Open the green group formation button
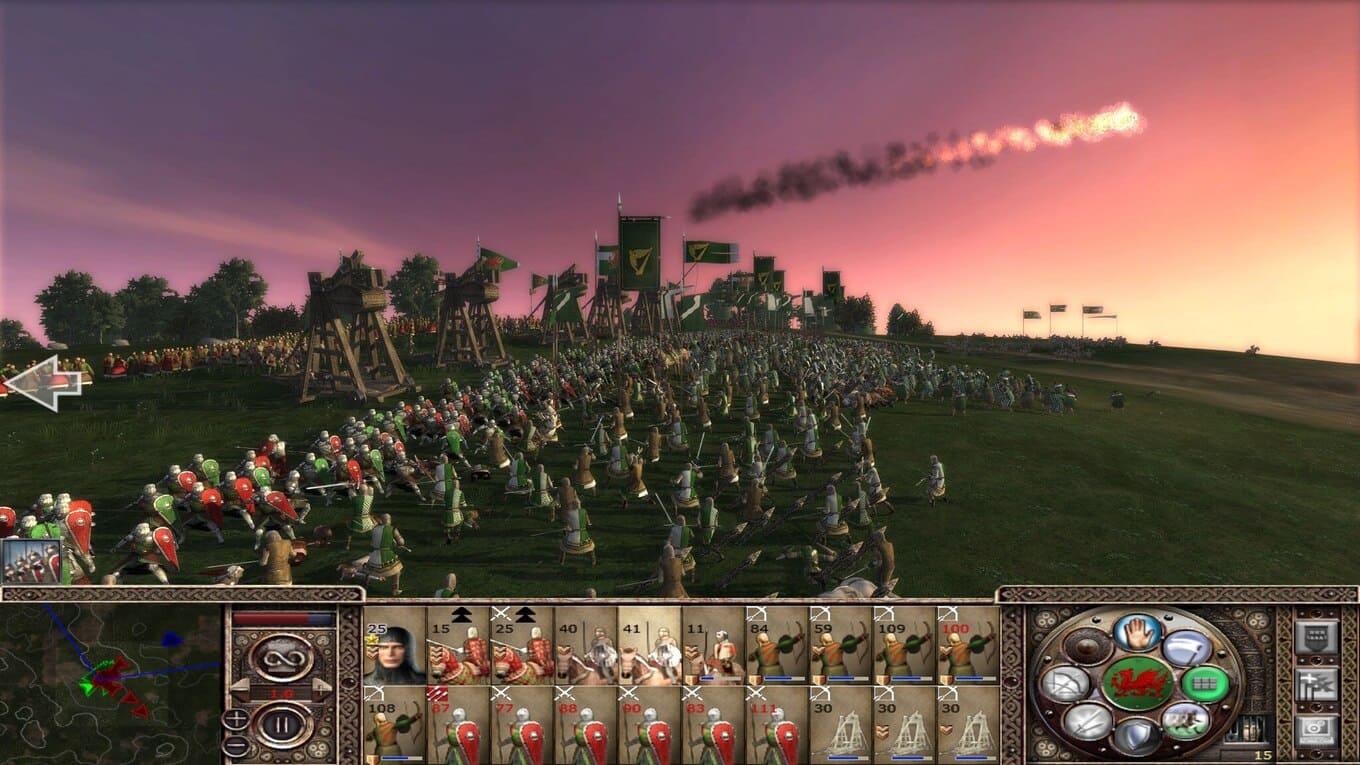 click(1204, 684)
